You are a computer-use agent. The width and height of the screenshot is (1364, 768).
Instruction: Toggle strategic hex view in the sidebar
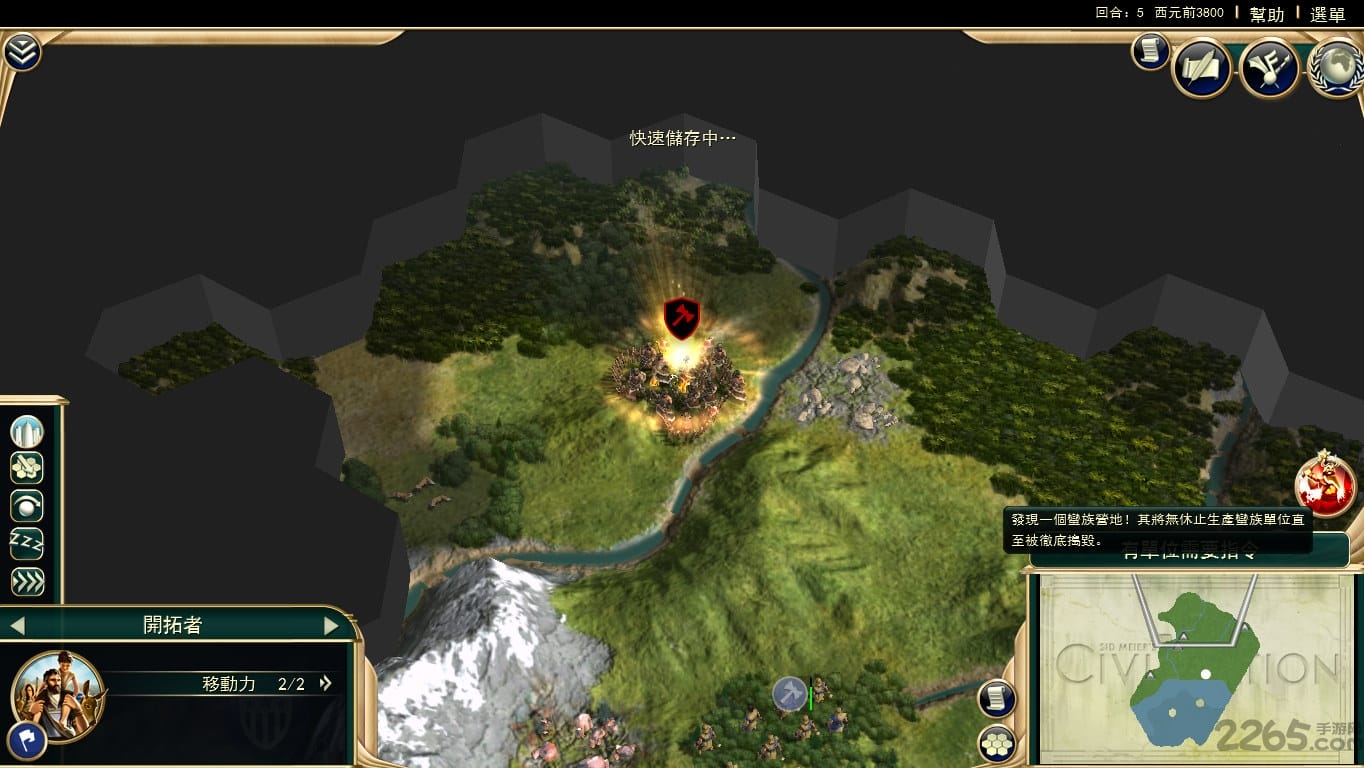click(x=26, y=467)
